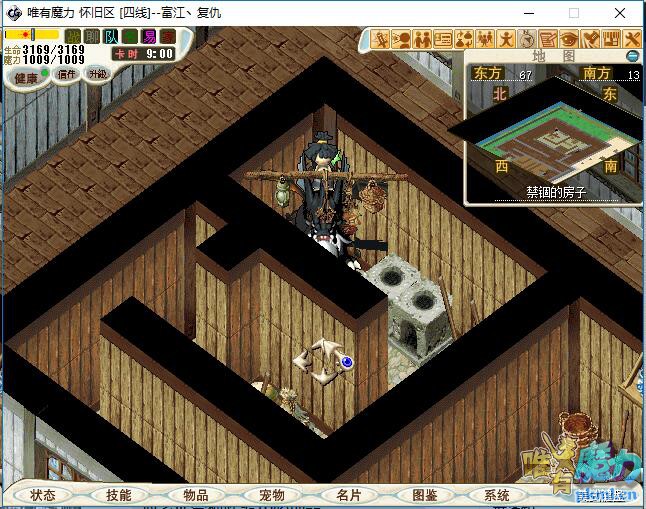Collapse the 地图 map panel

(632, 56)
